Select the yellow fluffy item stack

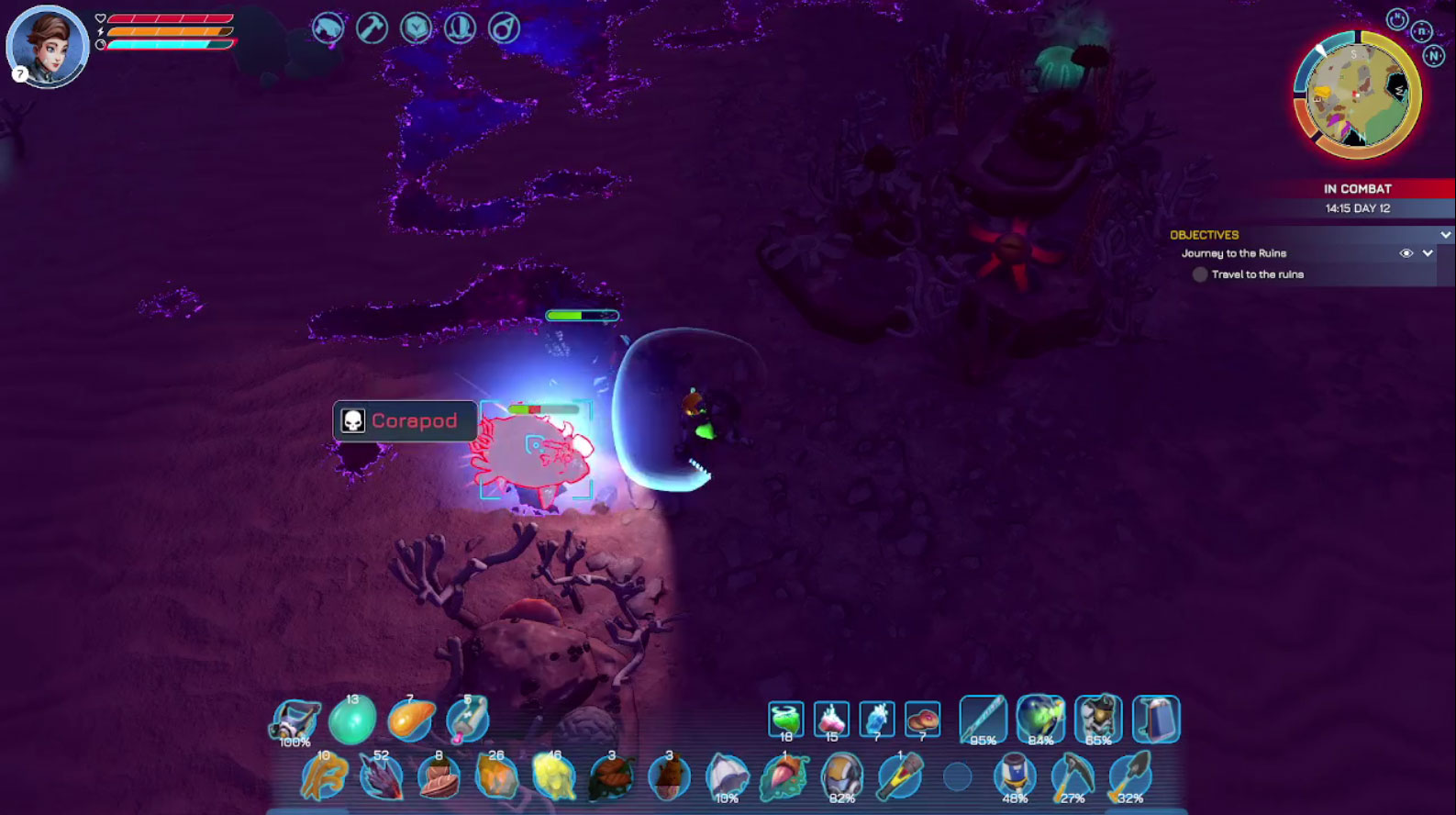click(x=553, y=776)
